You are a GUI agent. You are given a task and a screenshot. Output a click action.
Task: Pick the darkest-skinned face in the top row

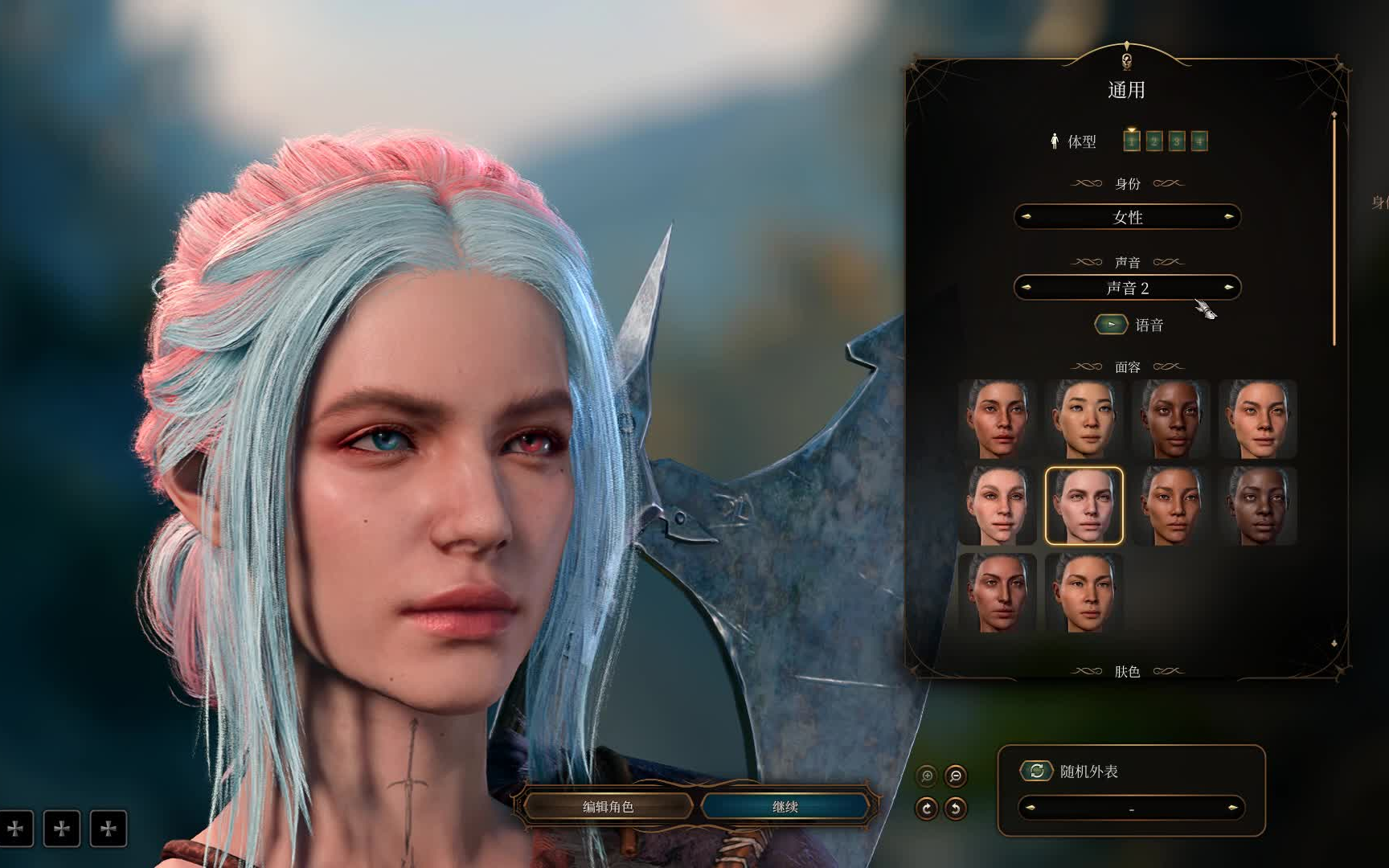tap(1171, 419)
